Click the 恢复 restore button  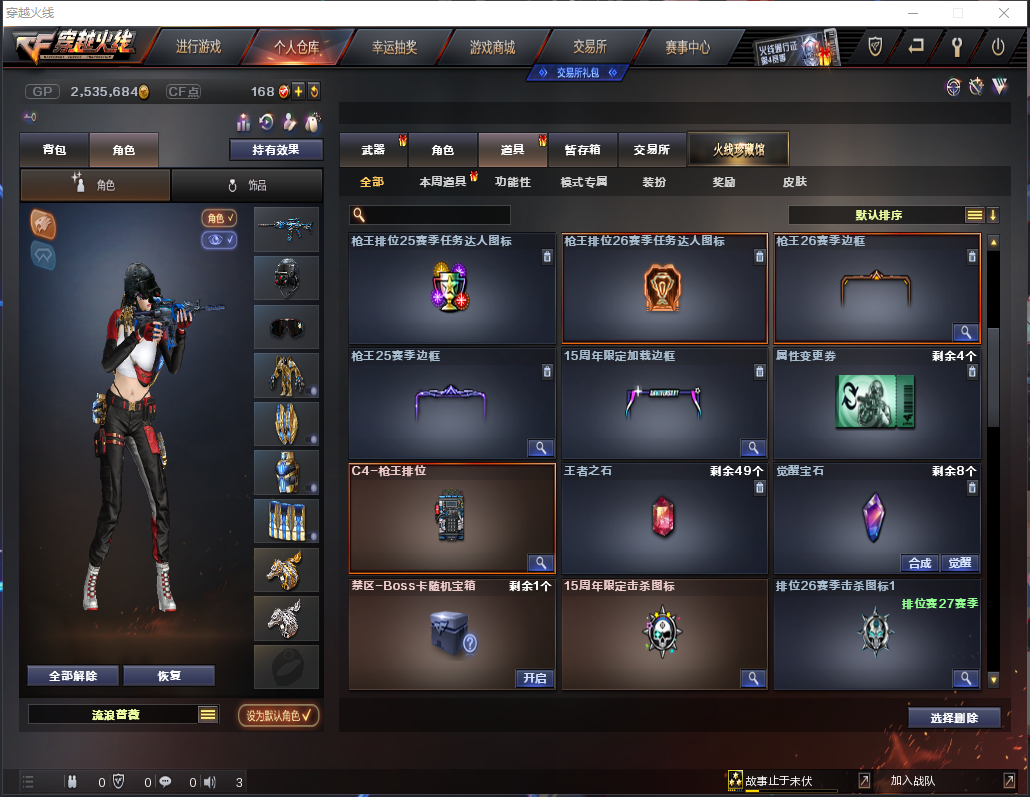coord(169,676)
